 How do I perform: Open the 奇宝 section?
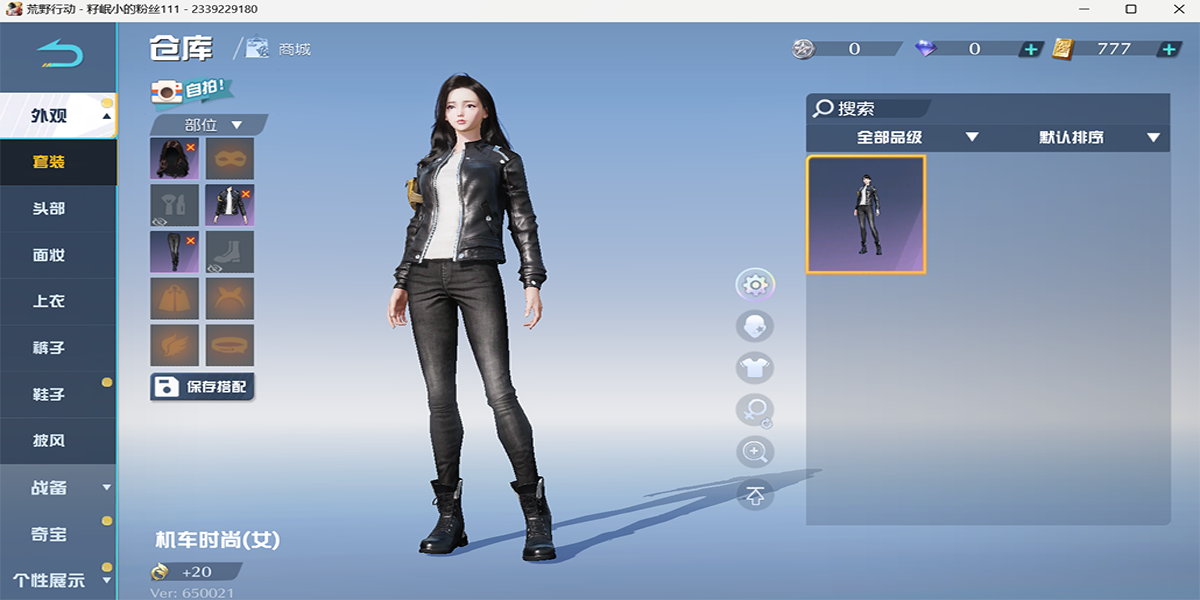point(48,534)
